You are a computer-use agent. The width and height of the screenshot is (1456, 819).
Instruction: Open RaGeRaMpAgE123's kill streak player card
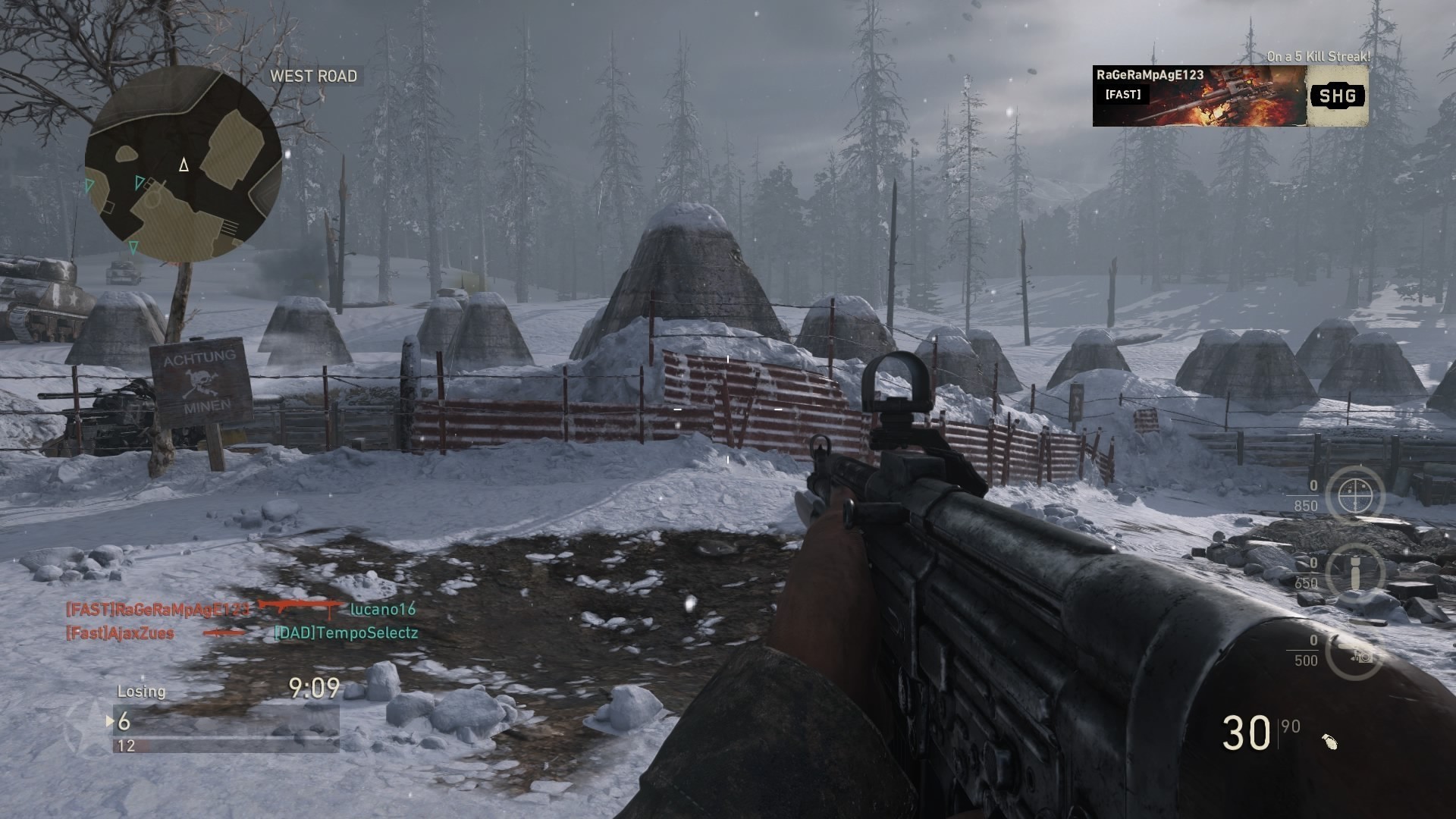1200,96
